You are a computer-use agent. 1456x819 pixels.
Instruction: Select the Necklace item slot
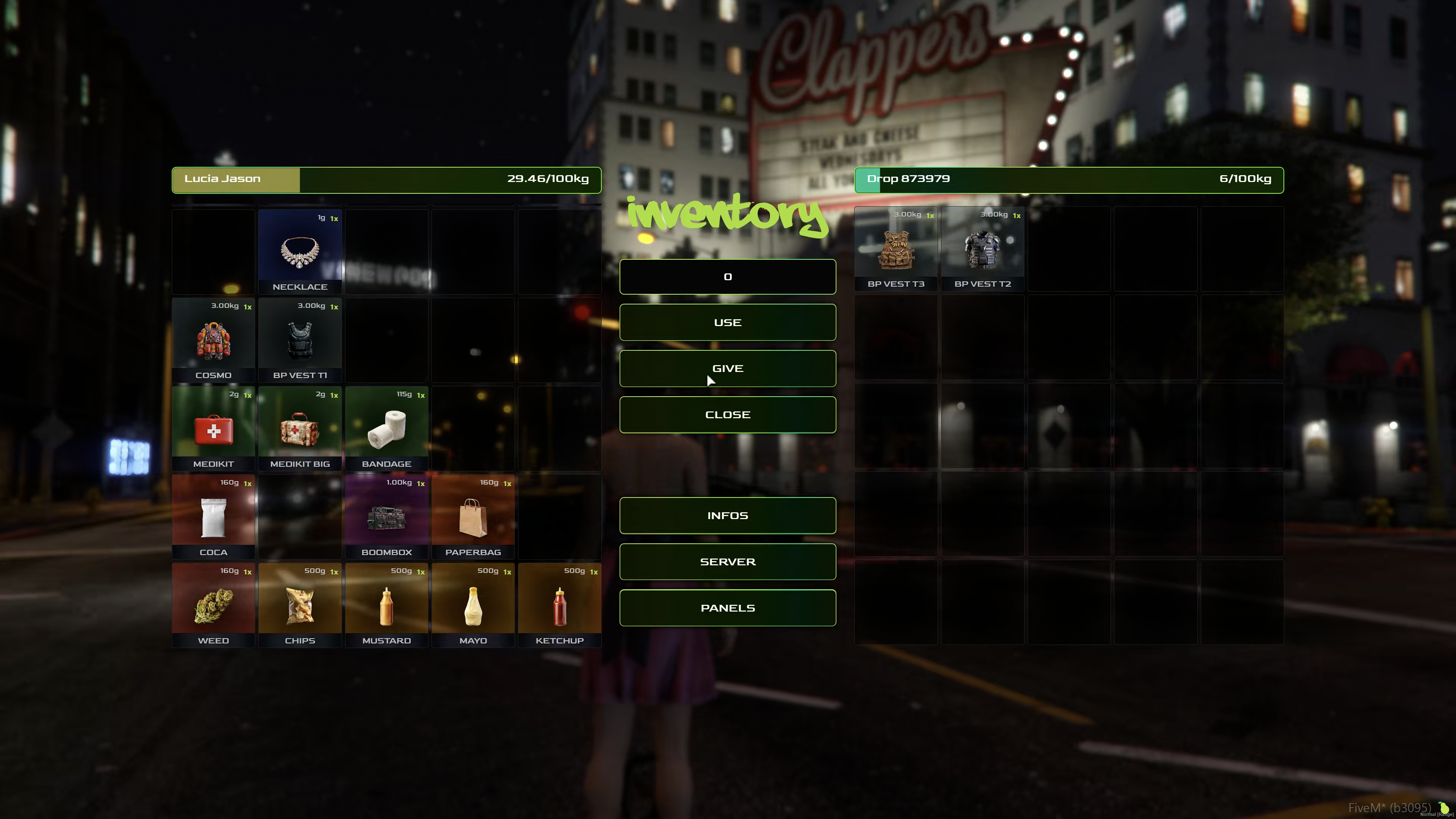(300, 252)
